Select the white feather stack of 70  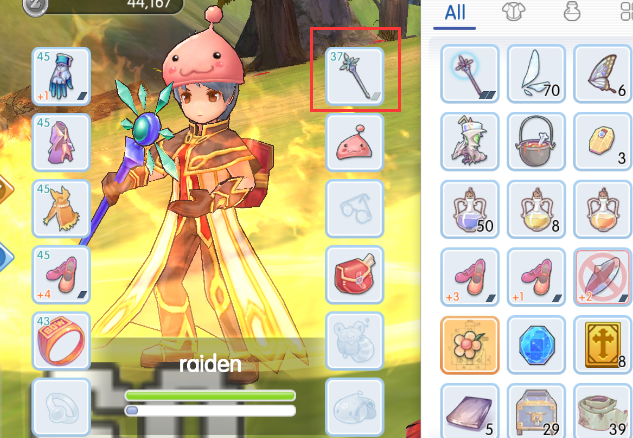(536, 73)
